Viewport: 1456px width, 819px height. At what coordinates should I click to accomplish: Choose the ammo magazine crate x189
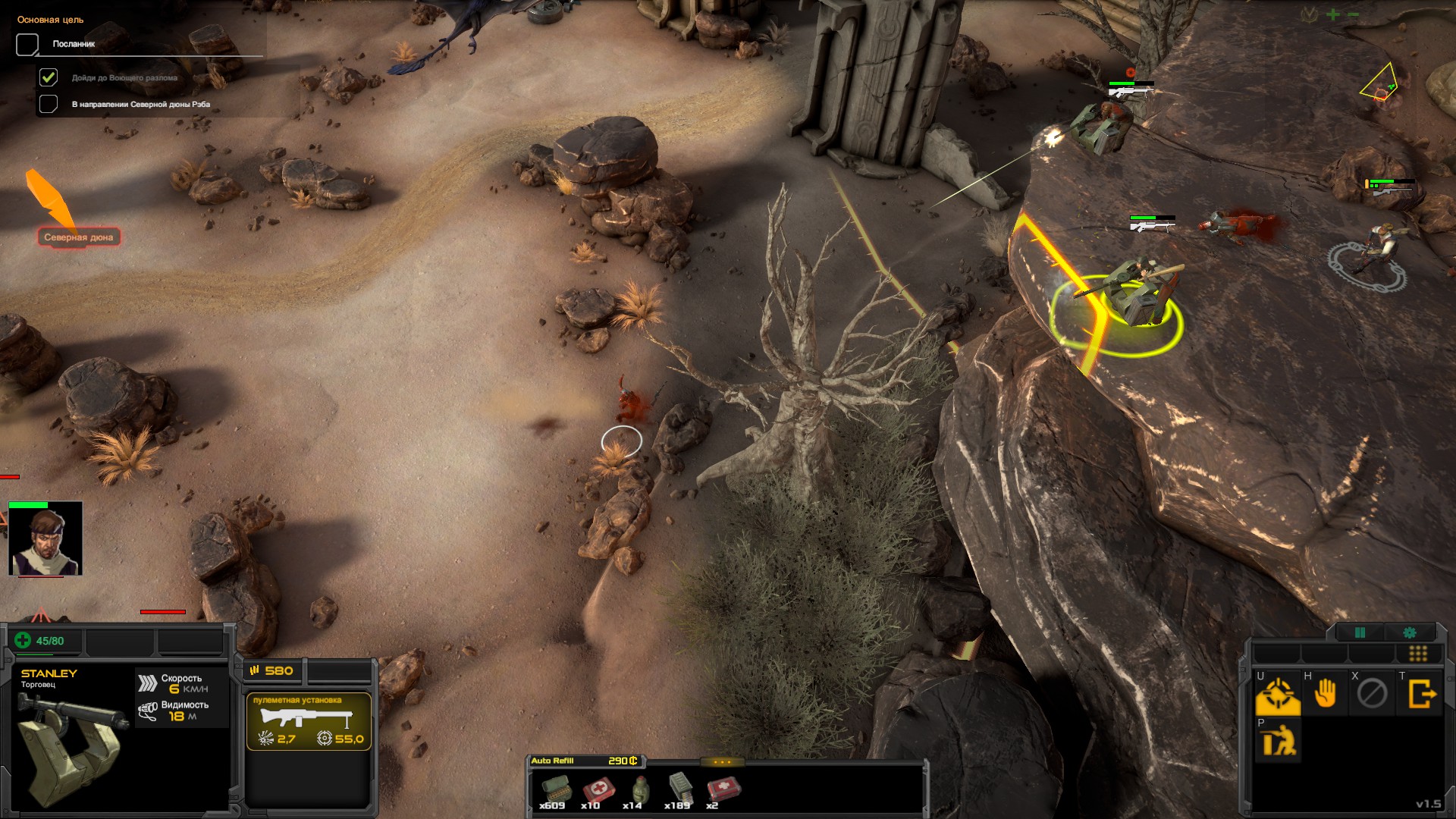point(679,791)
